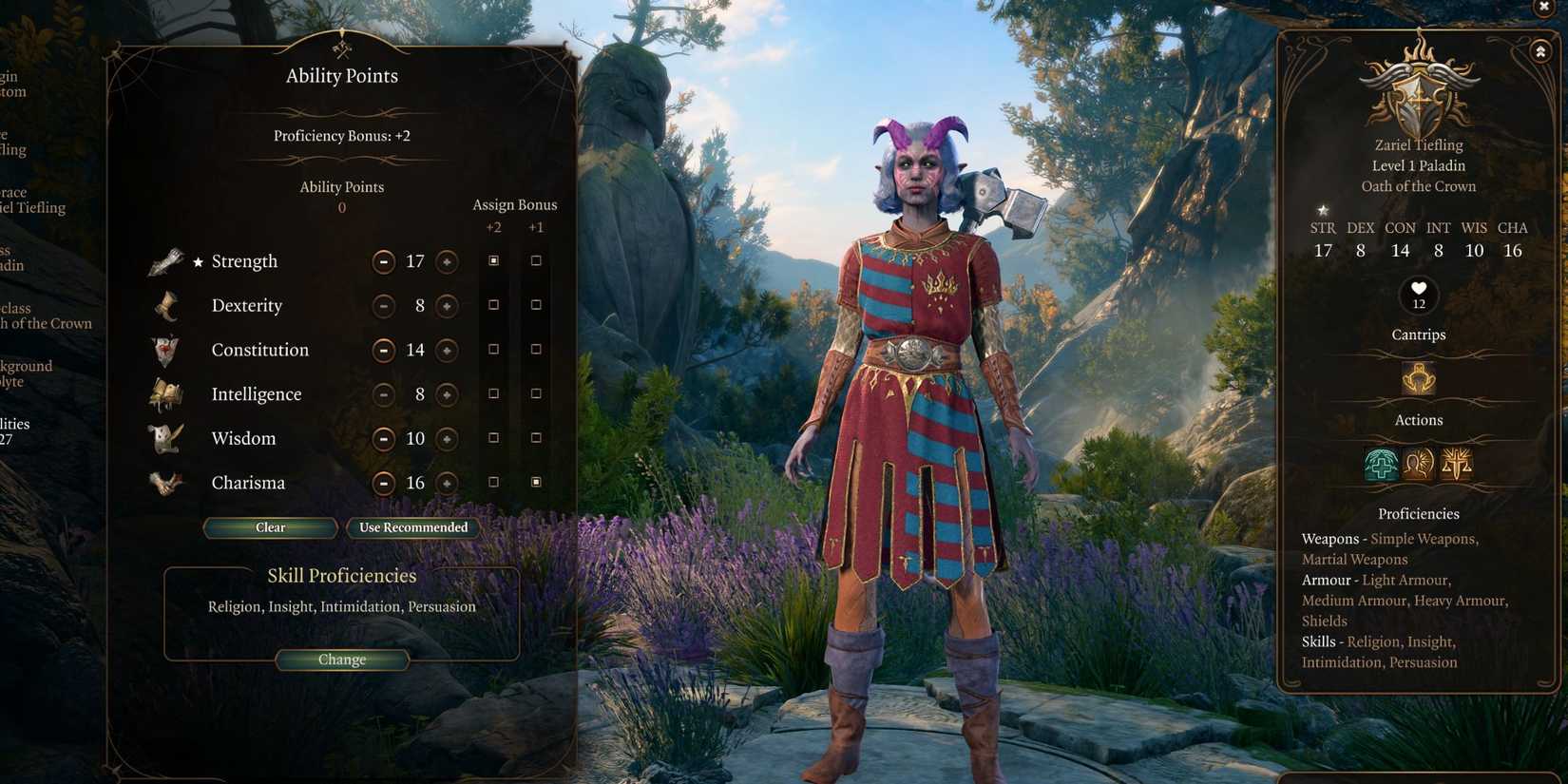Screen dimensions: 1568x784
Task: Change the skill proficiencies
Action: [x=342, y=660]
